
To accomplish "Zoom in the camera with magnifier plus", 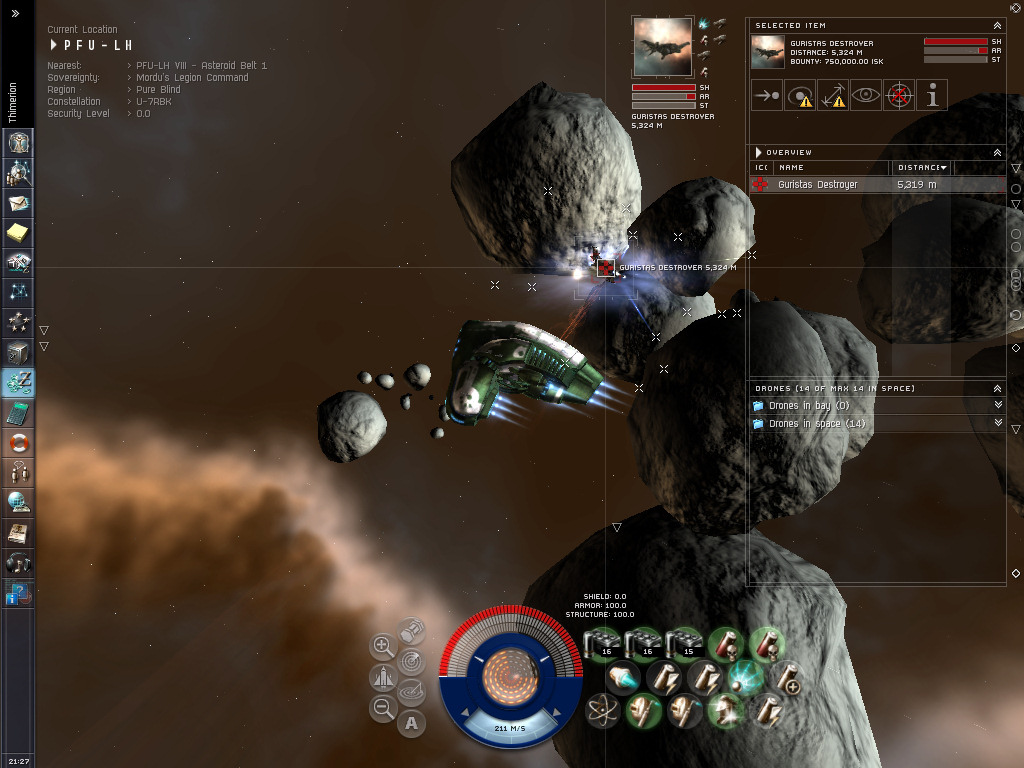I will (383, 646).
